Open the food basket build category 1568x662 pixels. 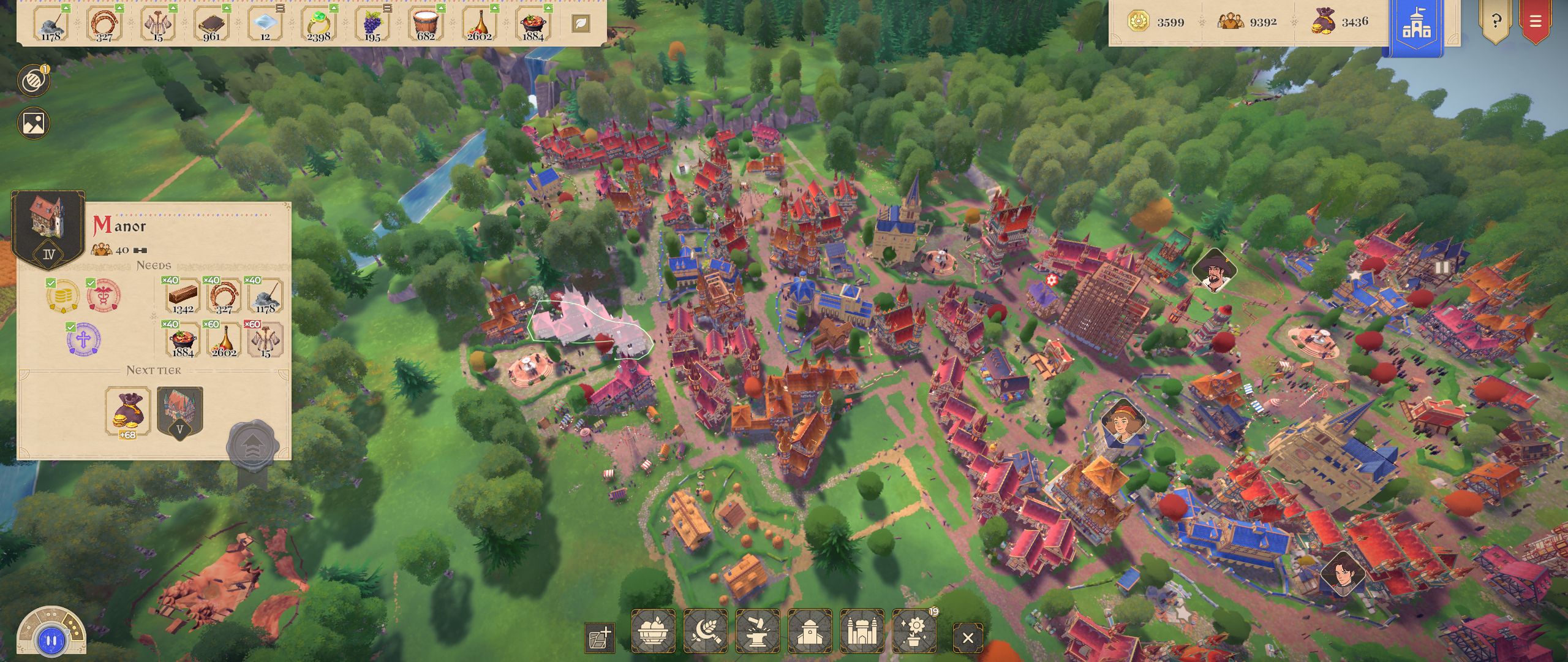pos(653,631)
